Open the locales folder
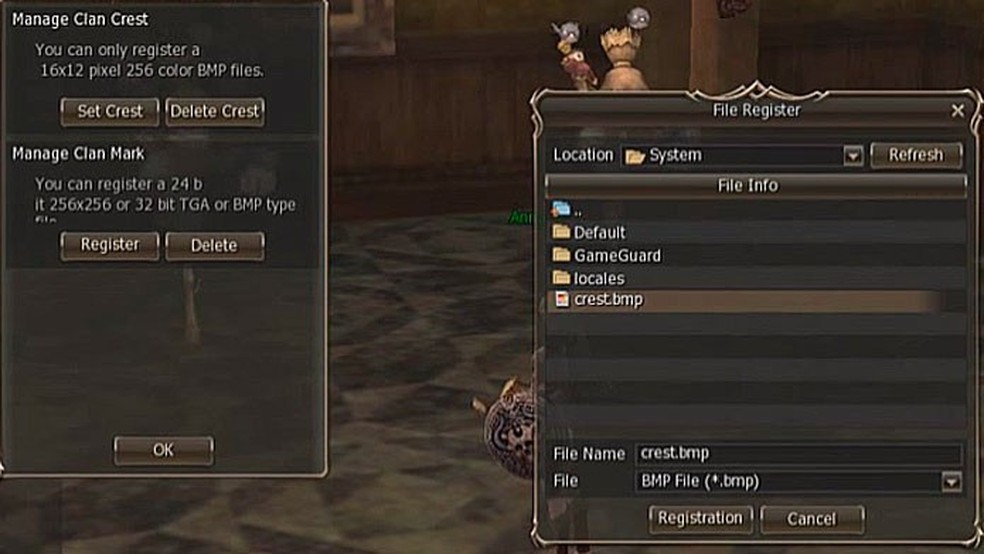984x554 pixels. [598, 278]
